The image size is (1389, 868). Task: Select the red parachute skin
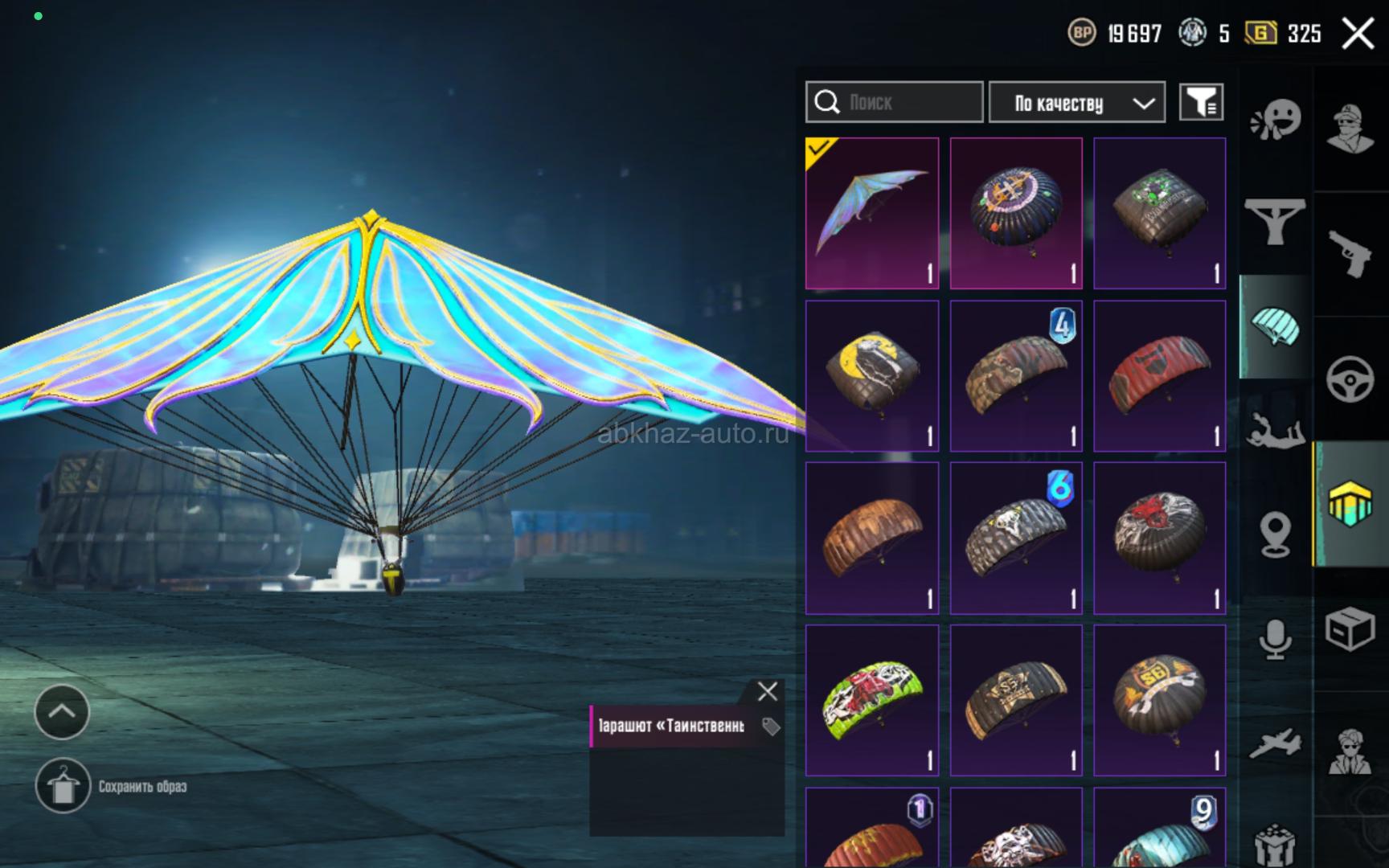(x=1159, y=375)
